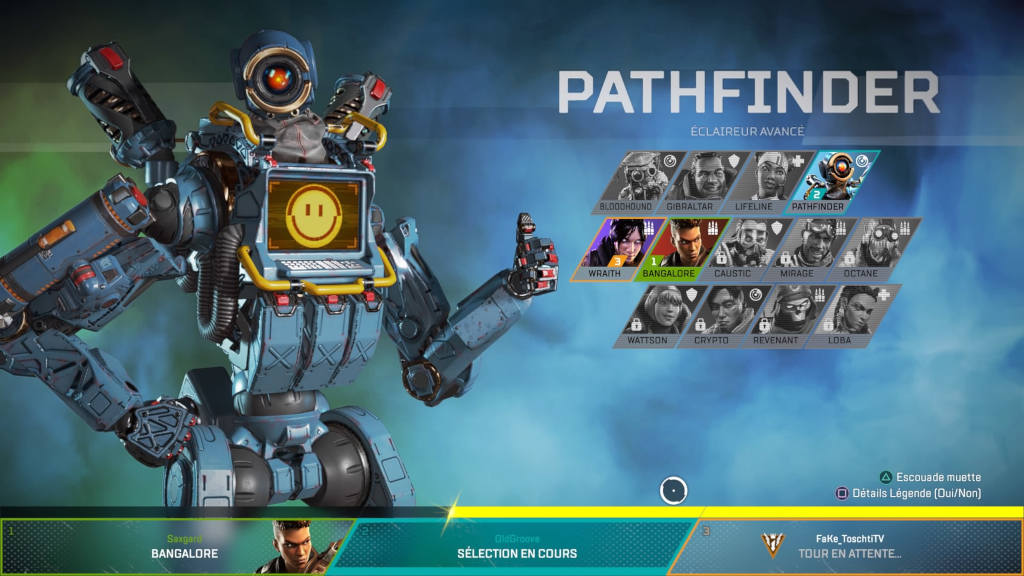Image resolution: width=1024 pixels, height=576 pixels.
Task: Select the 'Sélection en cours' squad slot
Action: pyautogui.click(x=516, y=547)
